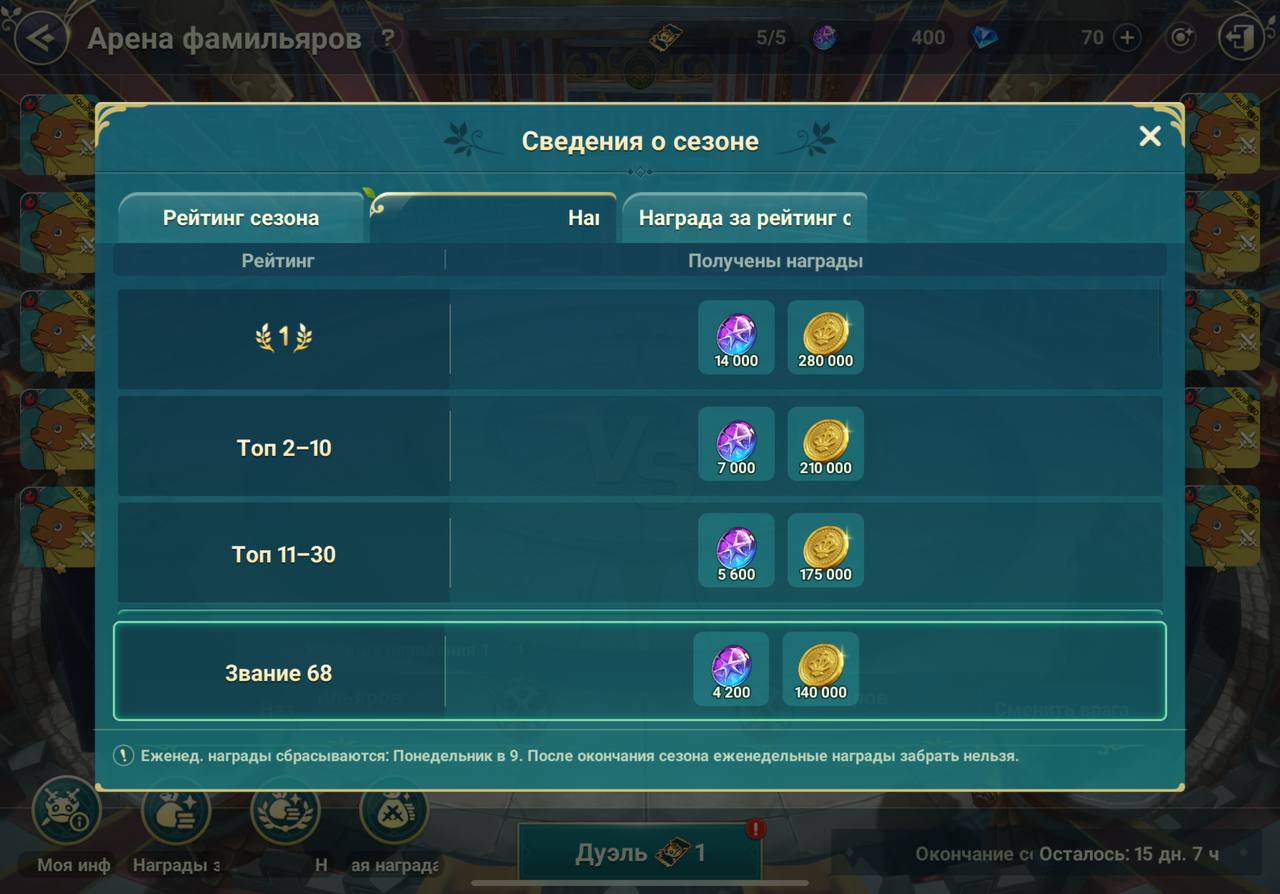The width and height of the screenshot is (1280, 894).
Task: Click the 14 000 purple gem reward thumbnail
Action: click(736, 337)
